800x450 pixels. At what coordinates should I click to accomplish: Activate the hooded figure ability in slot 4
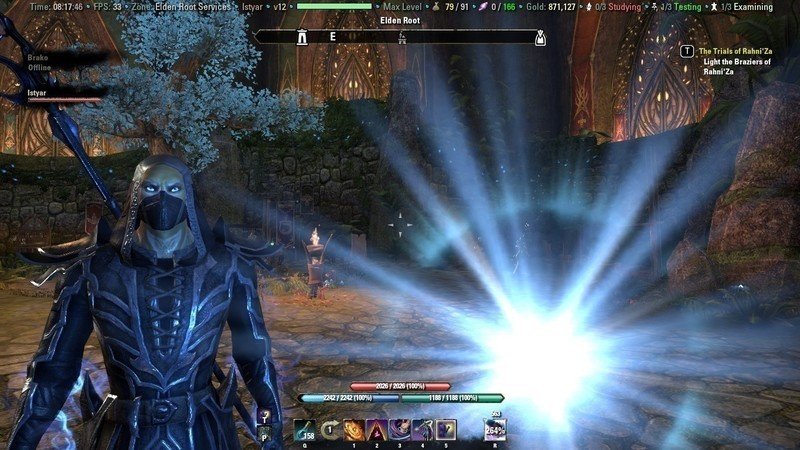click(x=422, y=429)
